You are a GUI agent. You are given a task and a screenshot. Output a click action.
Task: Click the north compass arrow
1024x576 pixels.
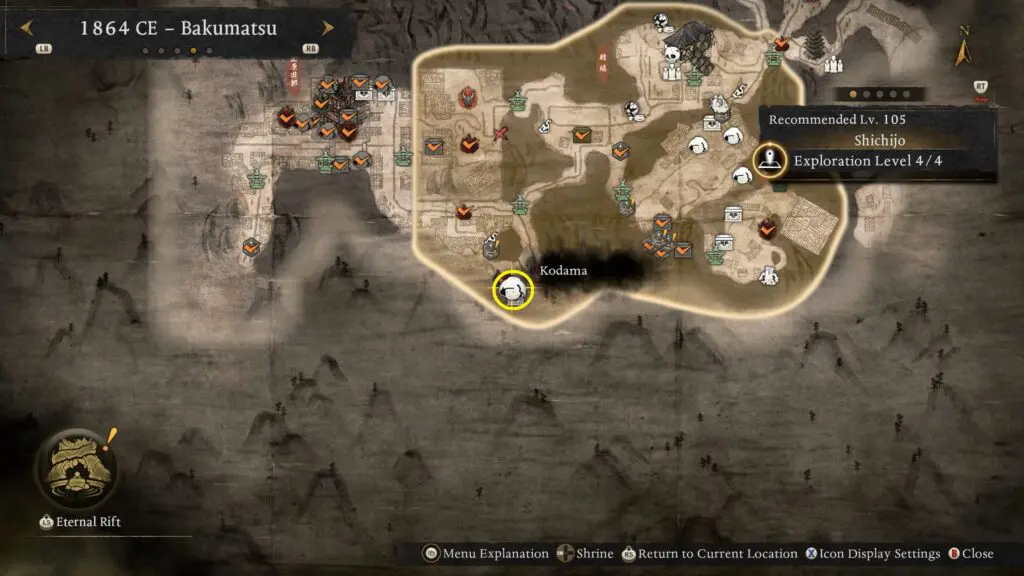964,48
